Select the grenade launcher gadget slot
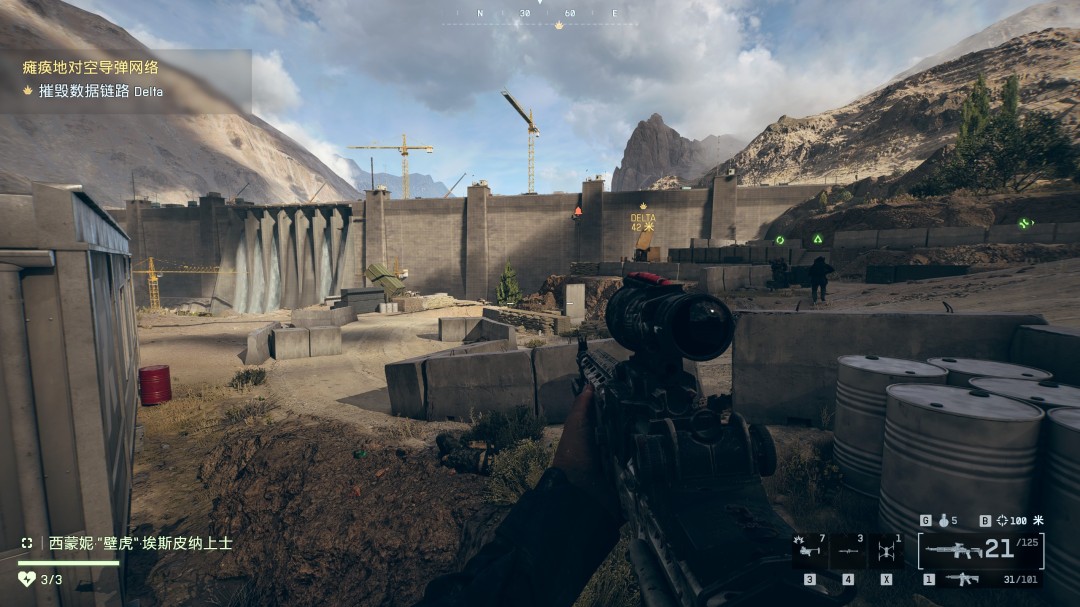Image resolution: width=1080 pixels, height=607 pixels. [x=808, y=551]
